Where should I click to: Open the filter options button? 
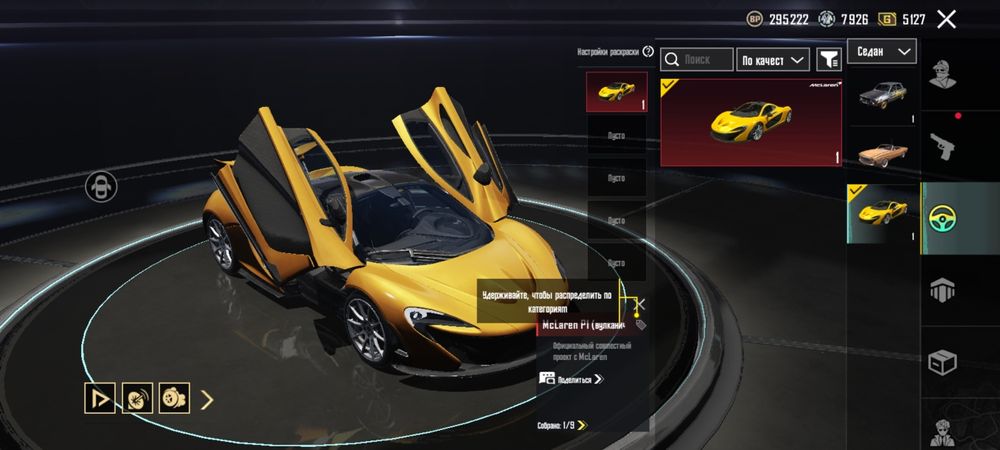point(829,60)
